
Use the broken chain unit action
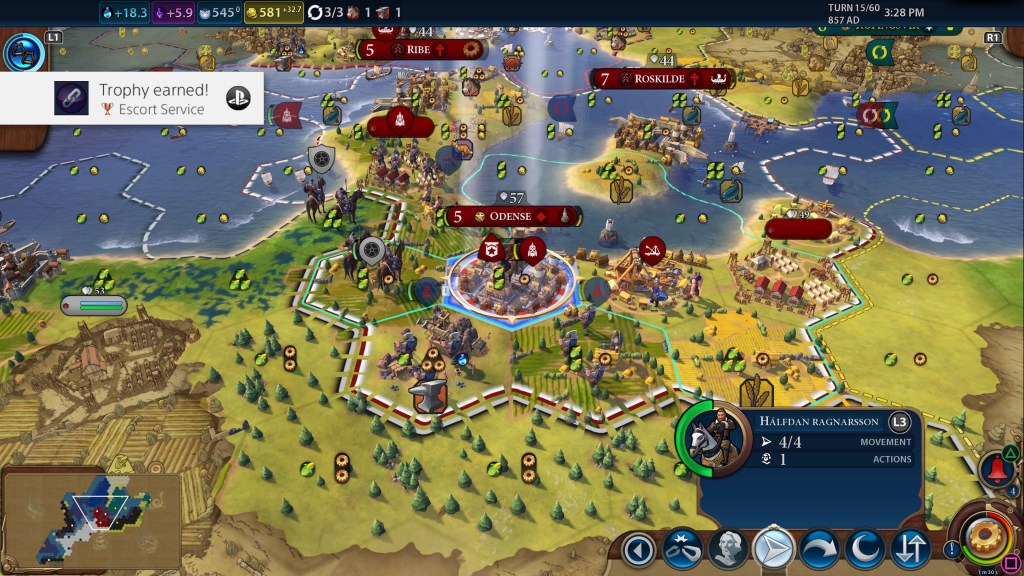tap(682, 549)
